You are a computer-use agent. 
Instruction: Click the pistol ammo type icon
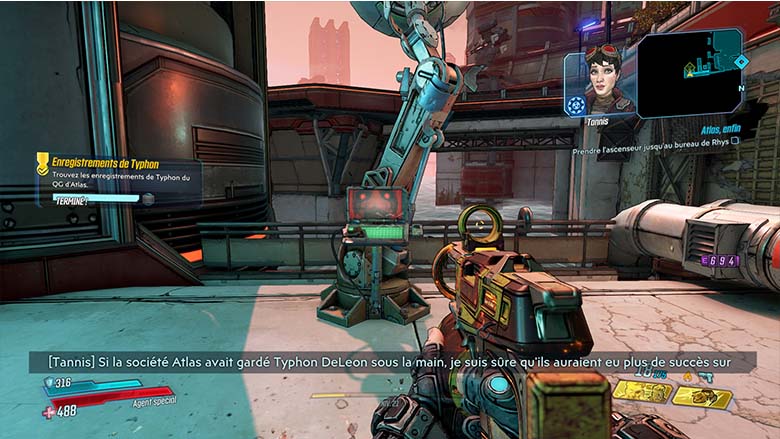point(707,375)
